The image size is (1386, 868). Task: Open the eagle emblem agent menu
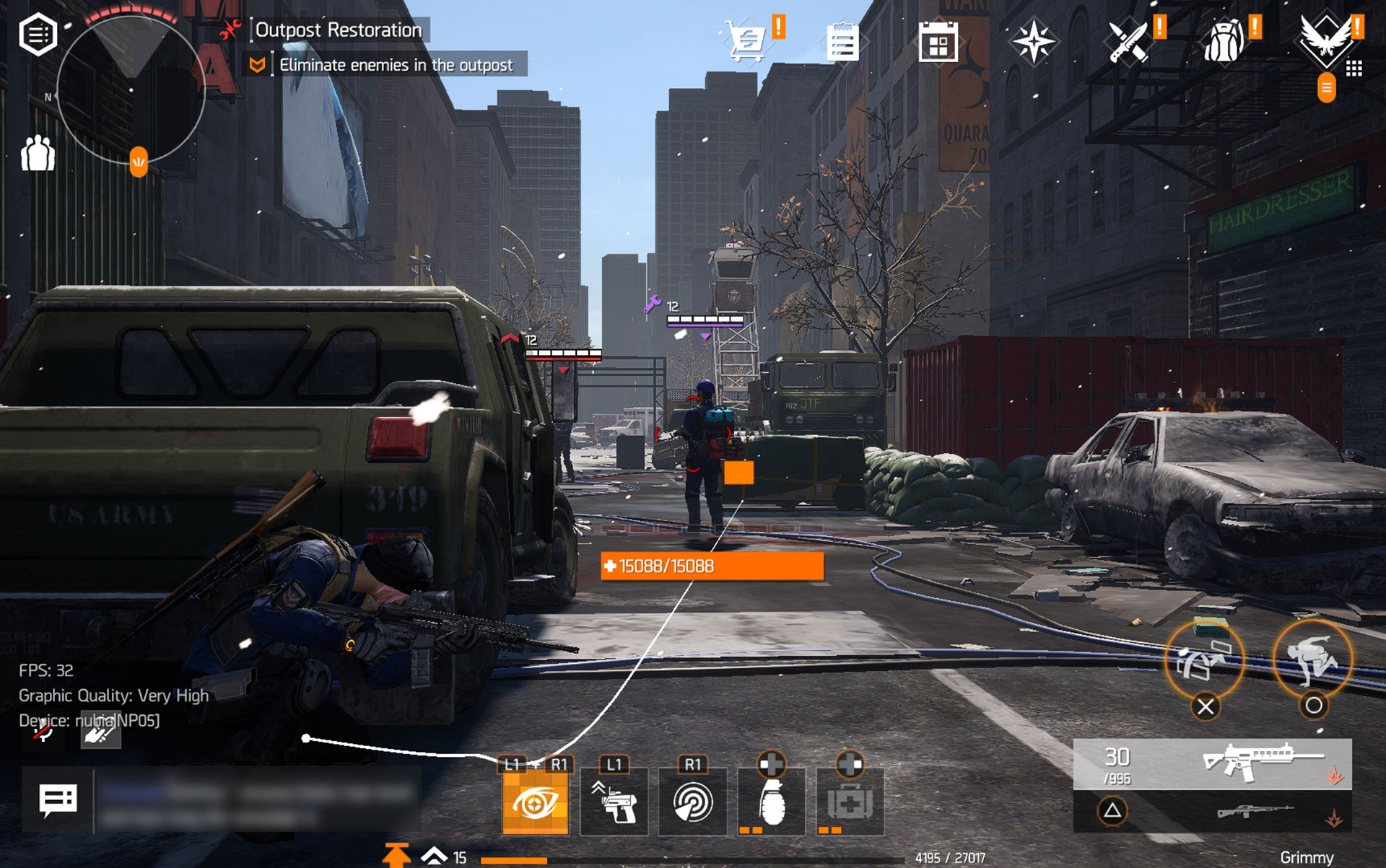[1325, 40]
